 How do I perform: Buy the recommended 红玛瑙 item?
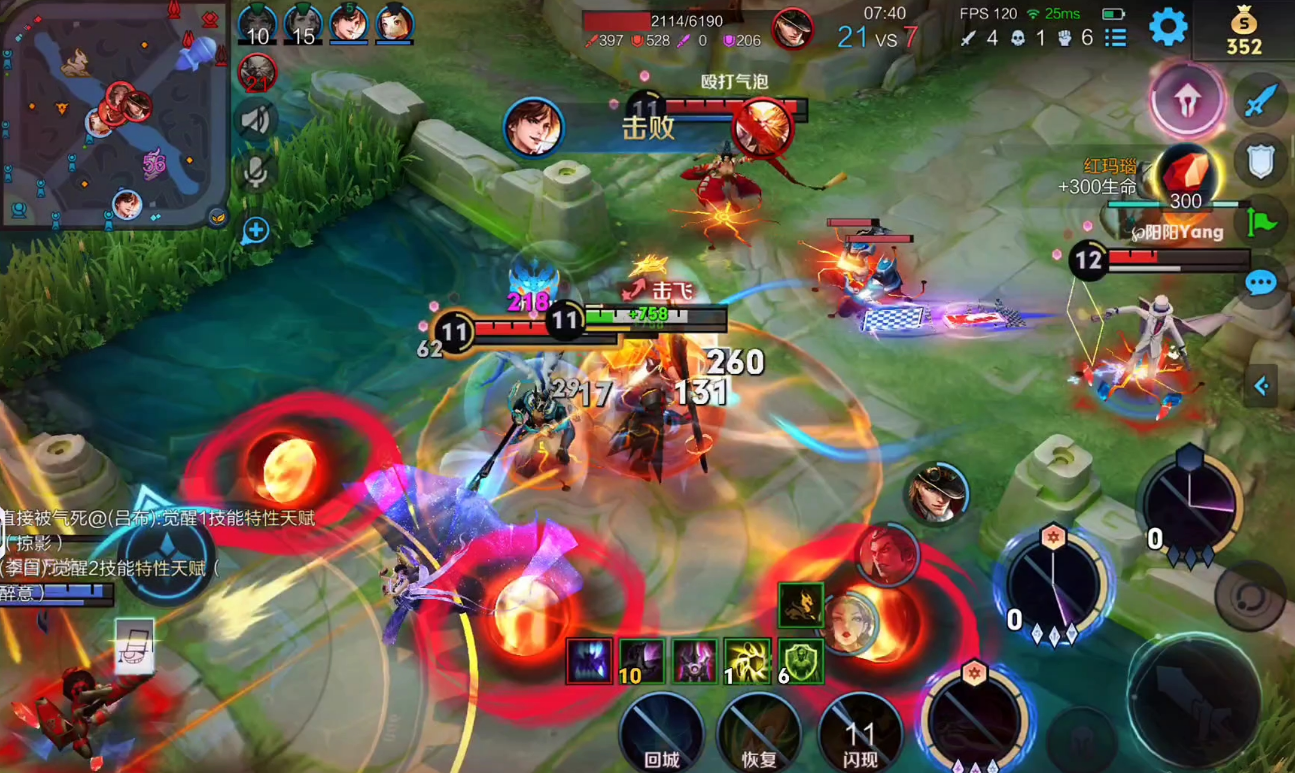pos(1186,176)
